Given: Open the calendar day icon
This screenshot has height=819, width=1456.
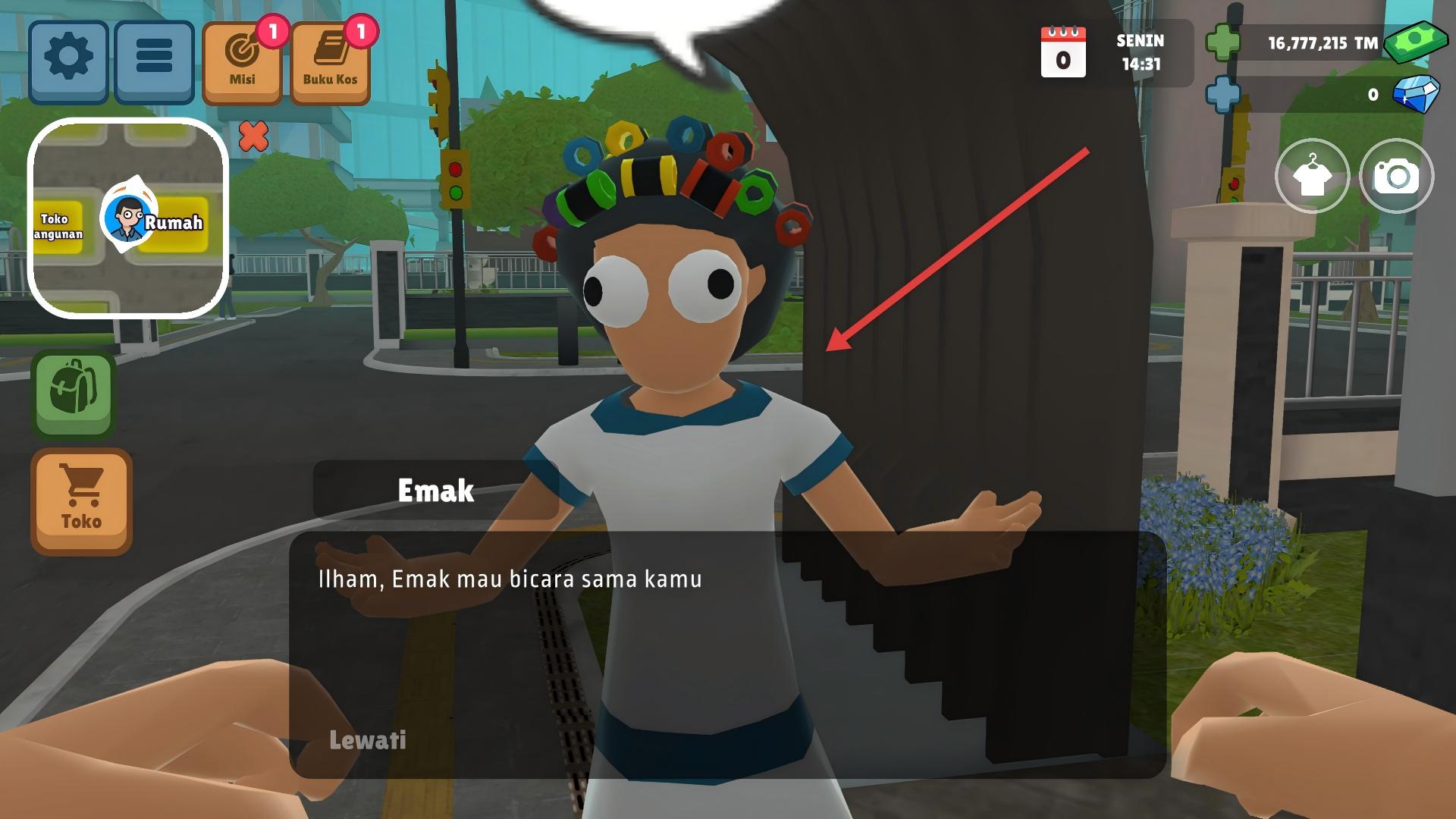Looking at the screenshot, I should pyautogui.click(x=1063, y=52).
